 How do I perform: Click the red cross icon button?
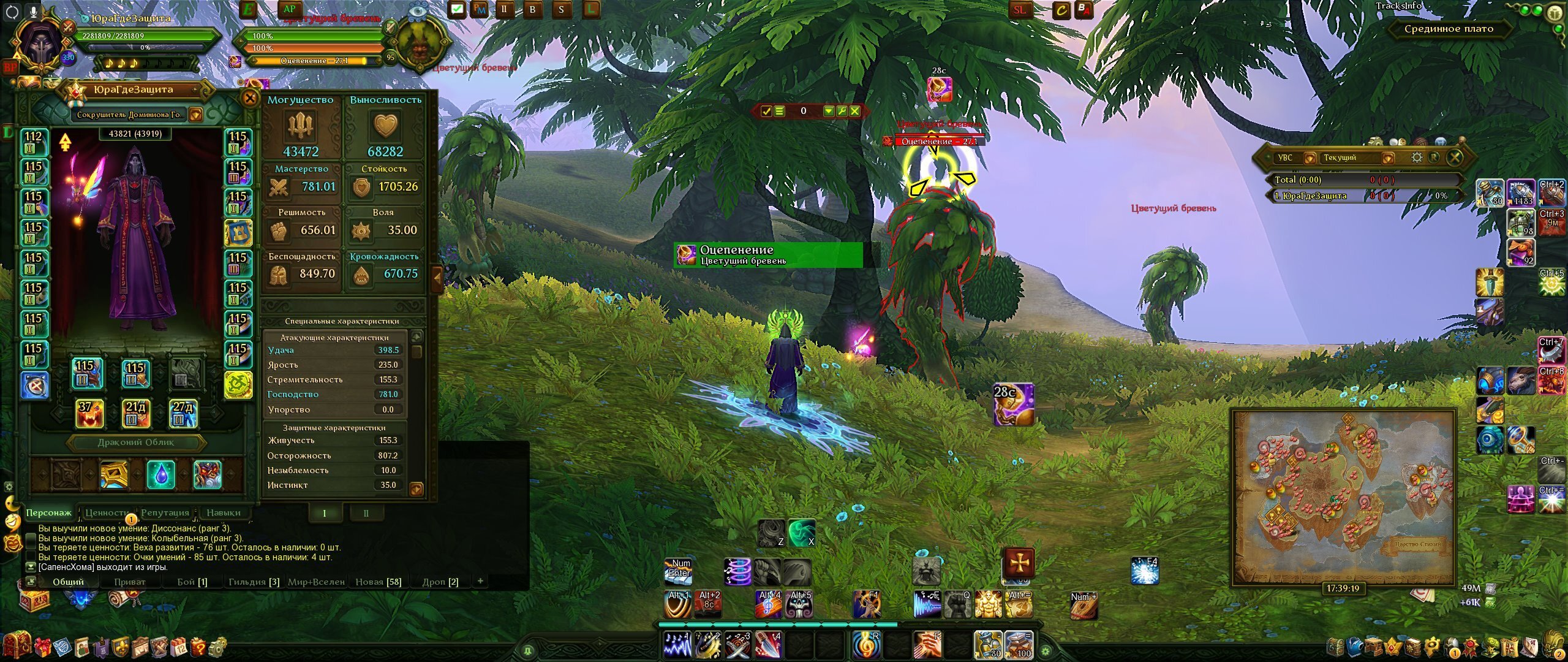click(1019, 562)
